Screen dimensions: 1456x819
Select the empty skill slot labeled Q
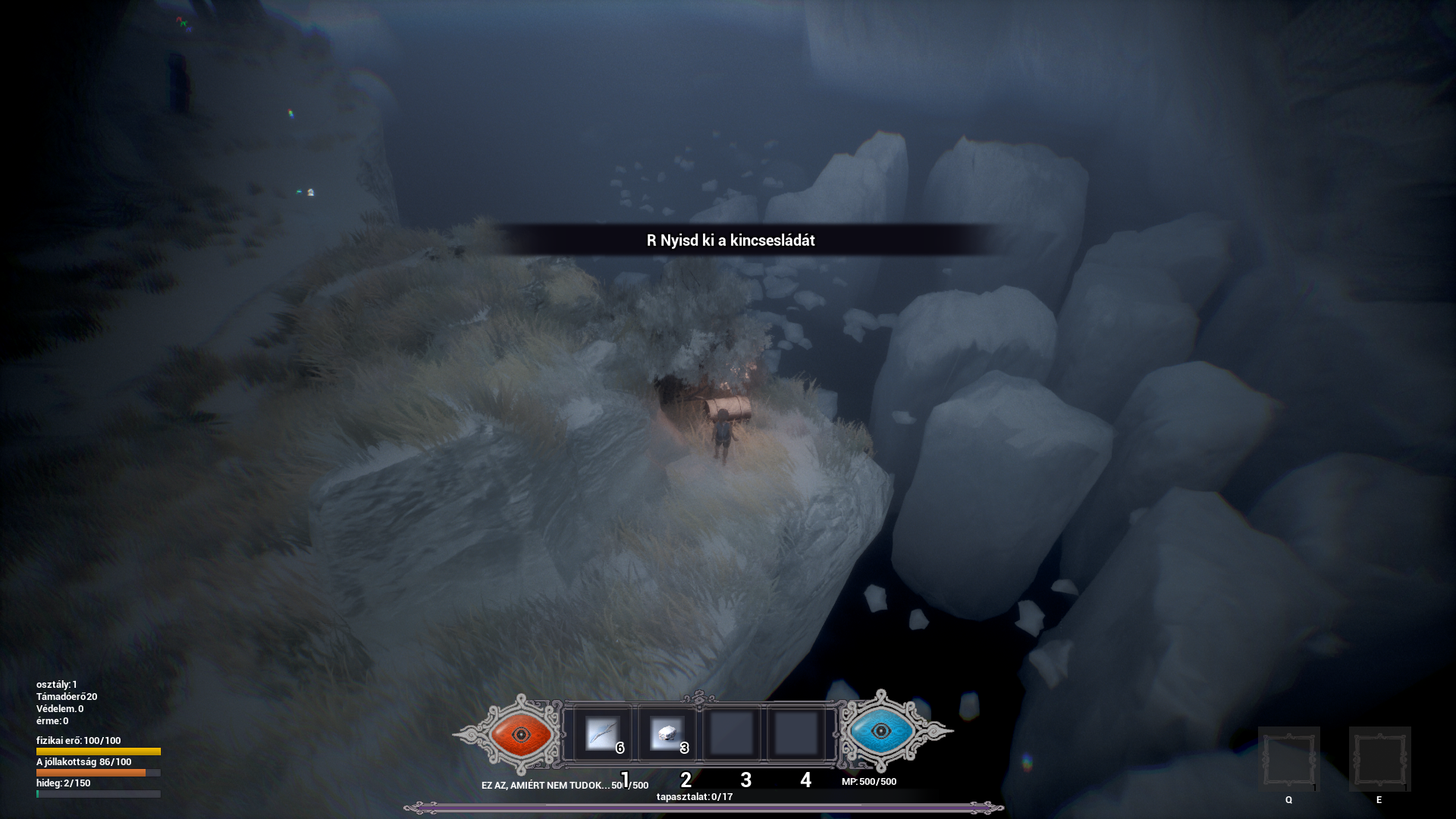click(1288, 758)
